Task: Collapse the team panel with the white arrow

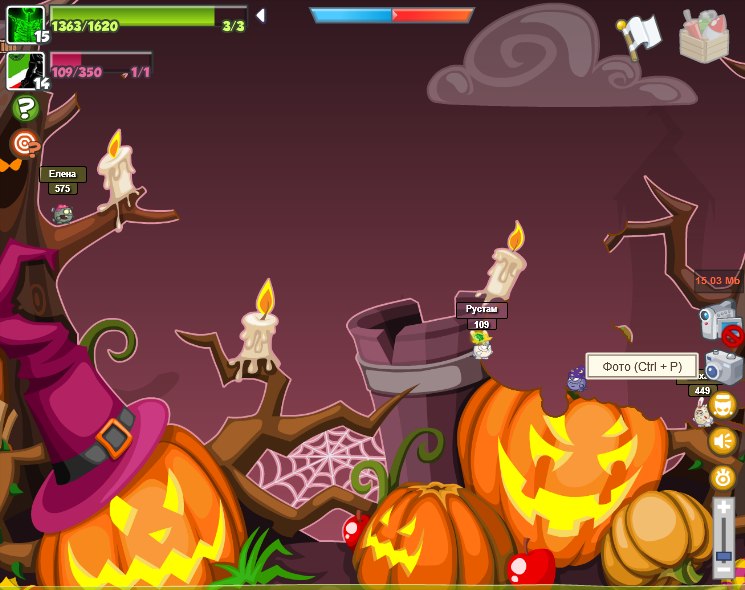Action: (x=260, y=15)
